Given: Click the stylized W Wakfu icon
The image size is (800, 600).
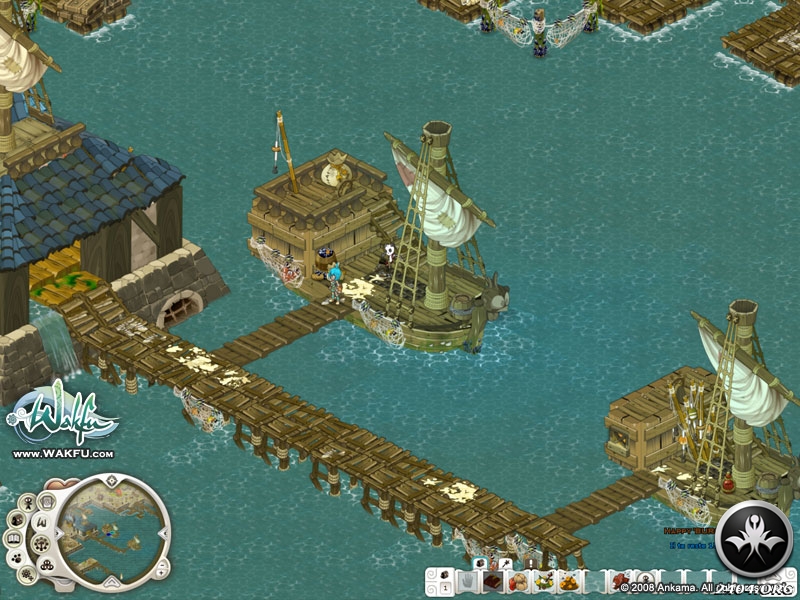Looking at the screenshot, I should click(x=43, y=522).
